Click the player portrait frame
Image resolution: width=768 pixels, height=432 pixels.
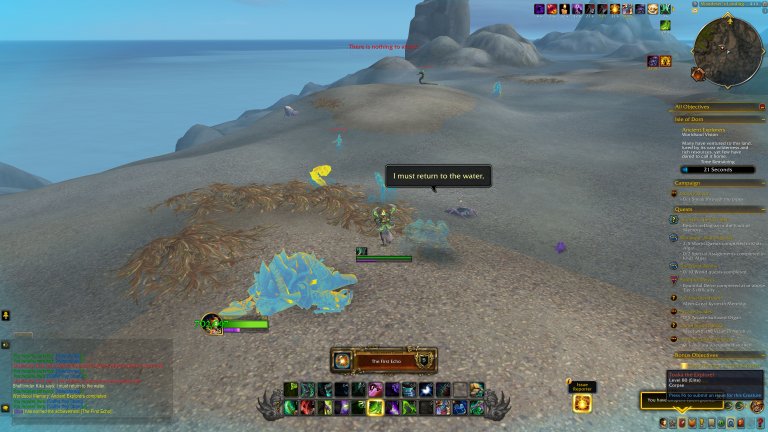[212, 324]
